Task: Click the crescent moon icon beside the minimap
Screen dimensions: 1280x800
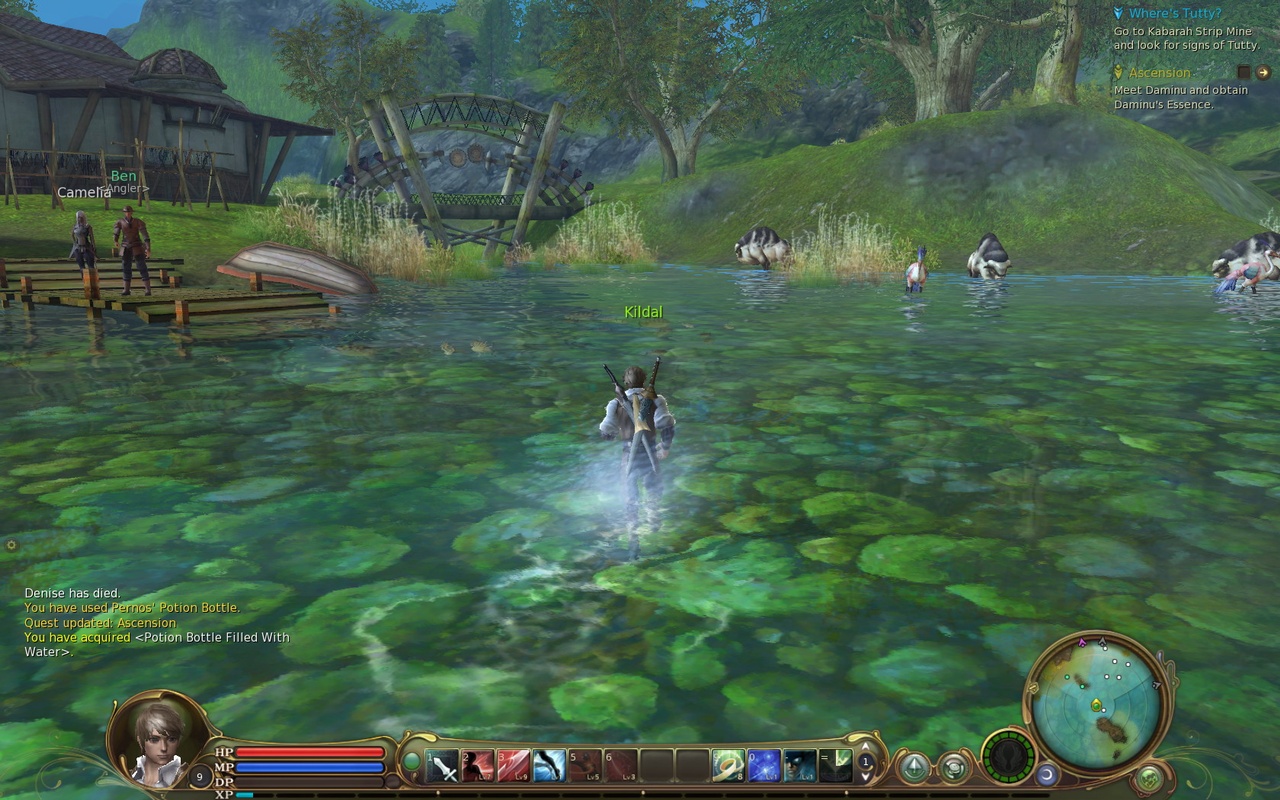Action: [x=1046, y=775]
